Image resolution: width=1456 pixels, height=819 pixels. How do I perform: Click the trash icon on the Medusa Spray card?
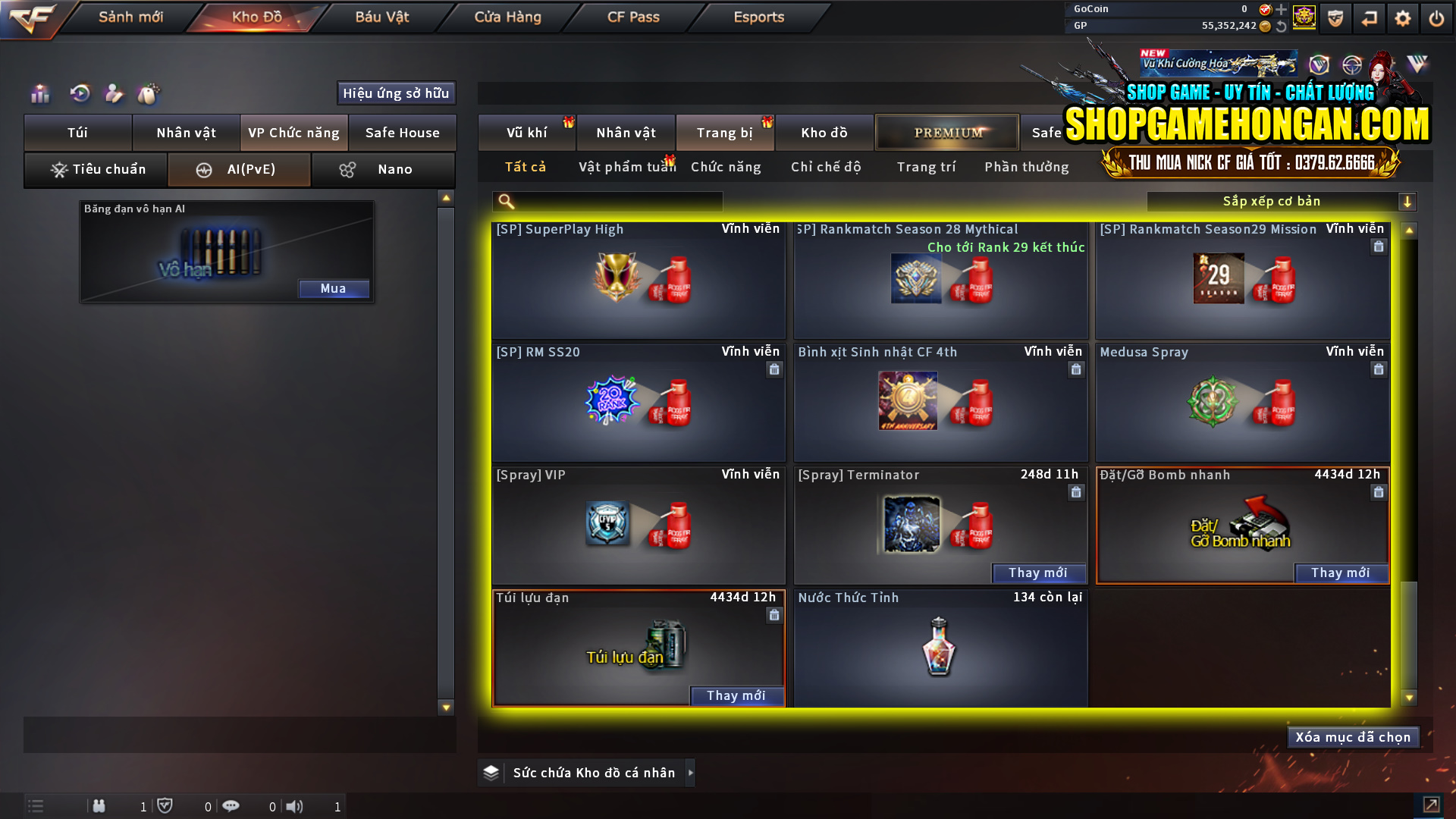tap(1378, 369)
